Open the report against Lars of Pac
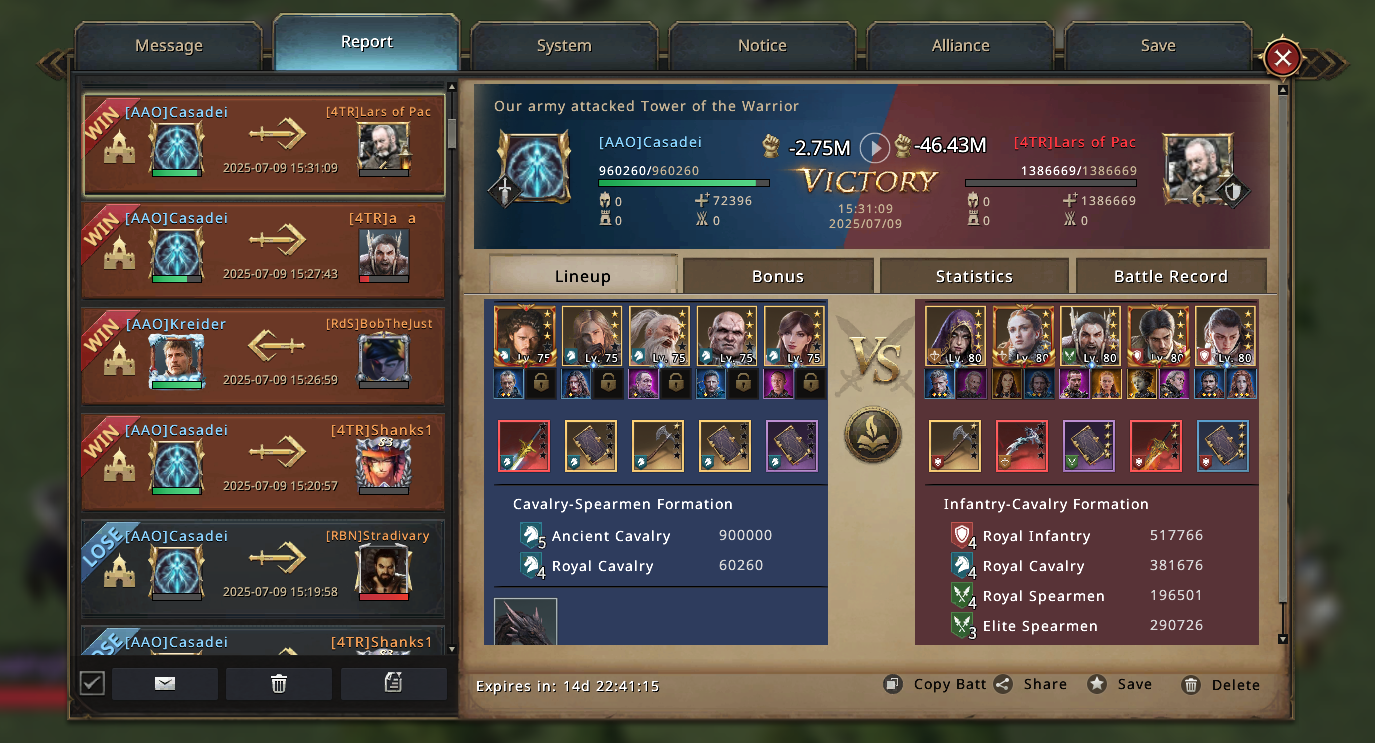 264,145
